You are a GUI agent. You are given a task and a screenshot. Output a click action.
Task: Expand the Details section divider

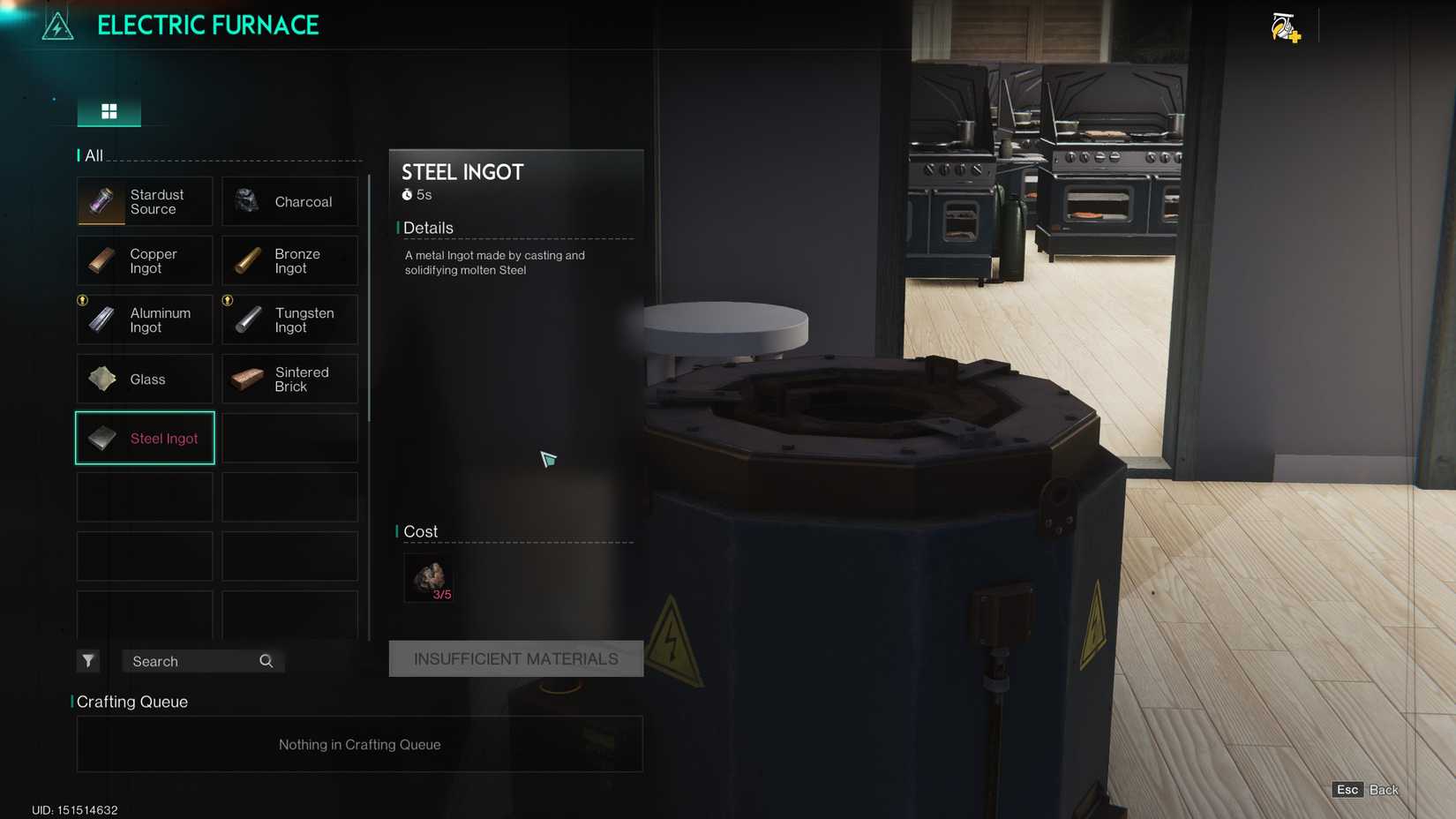click(x=428, y=228)
